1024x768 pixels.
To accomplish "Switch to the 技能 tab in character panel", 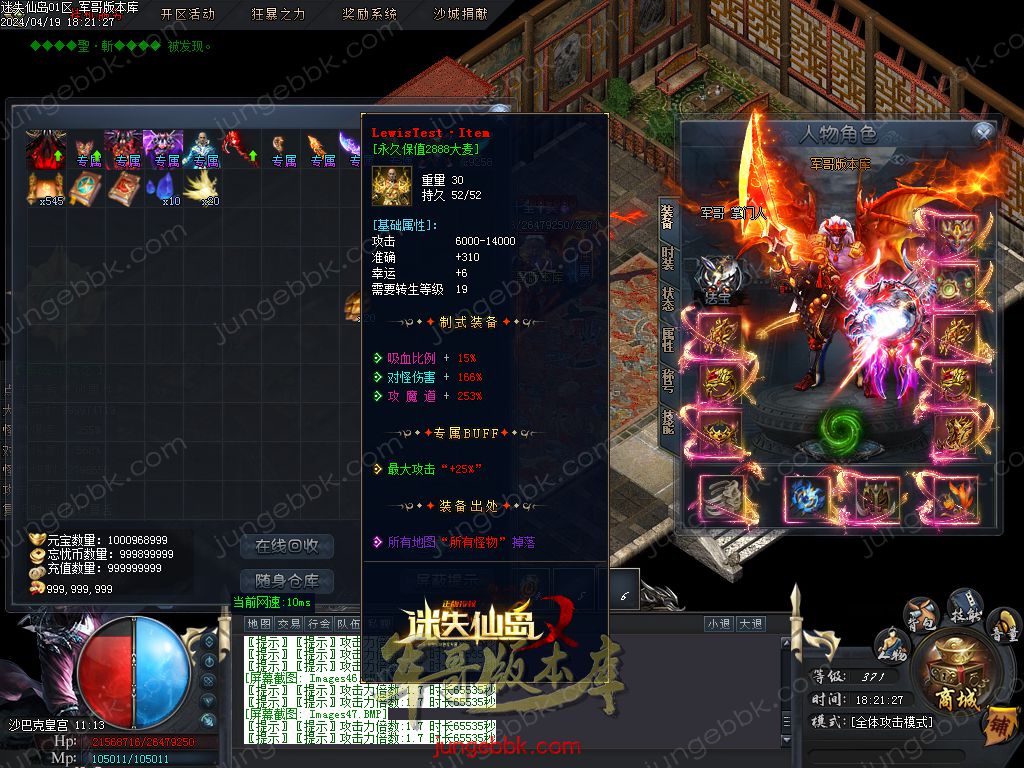I will click(668, 422).
